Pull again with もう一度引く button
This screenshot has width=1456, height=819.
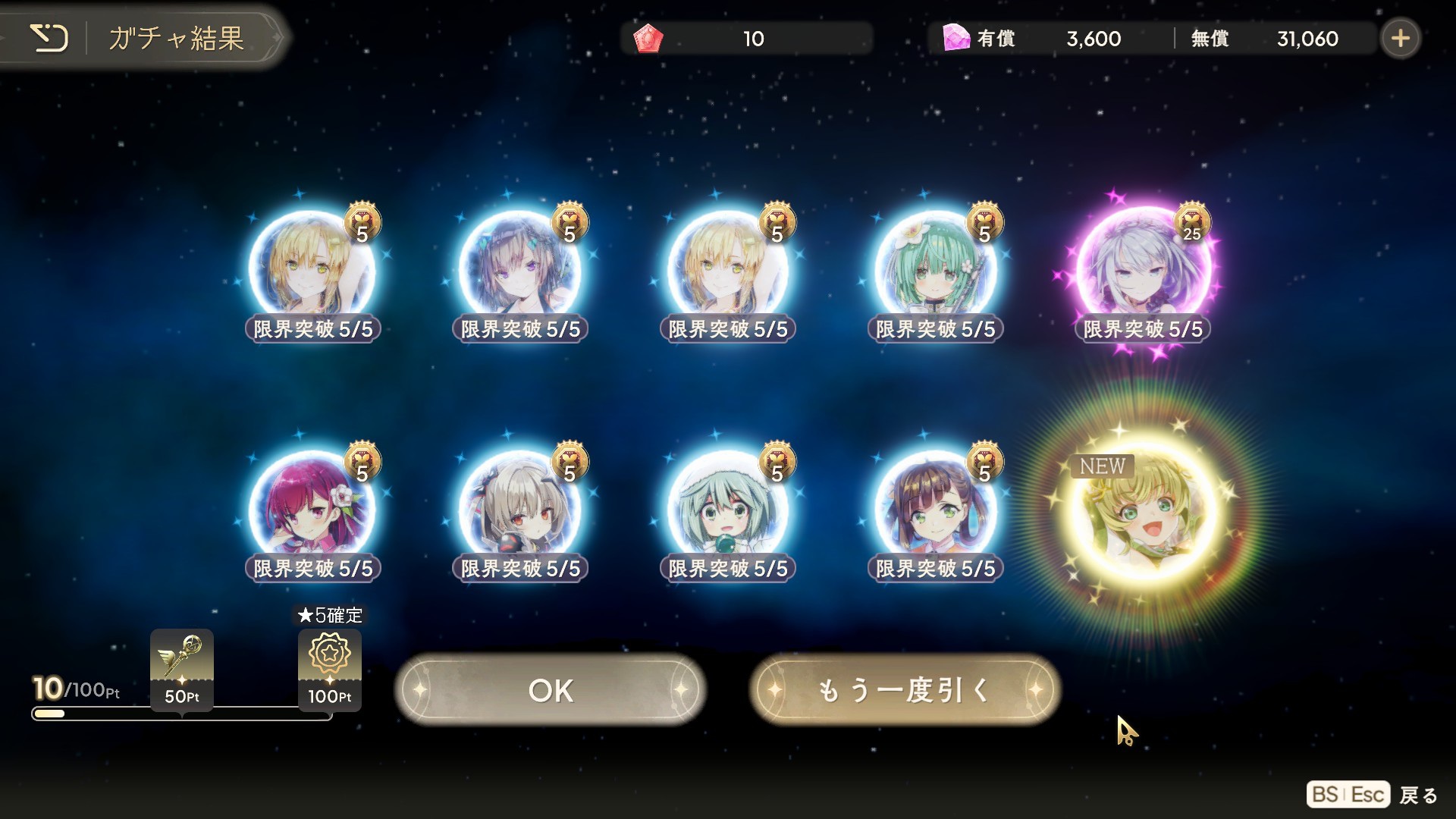point(904,690)
